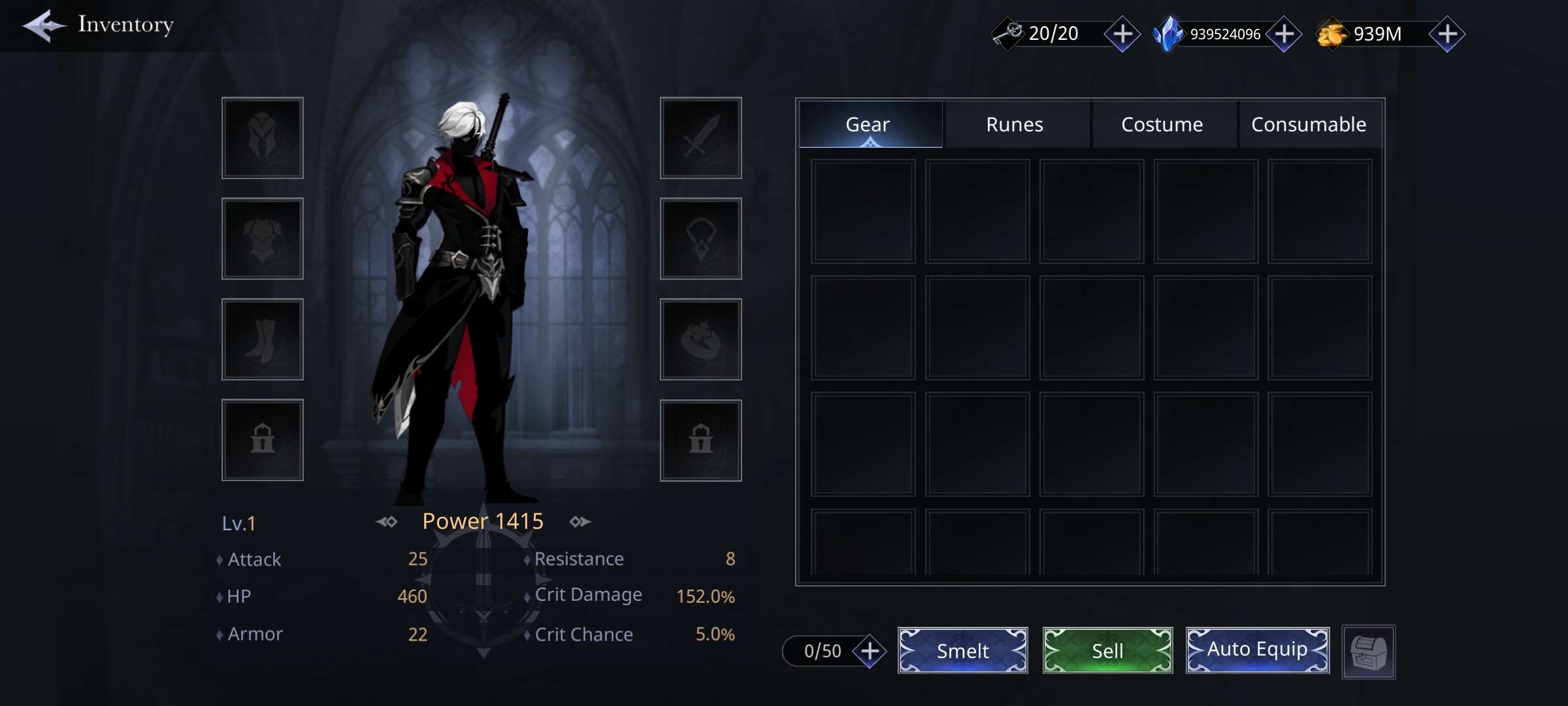Click the blue crystal currency icon
Viewport: 1568px width, 706px height.
click(x=1169, y=33)
